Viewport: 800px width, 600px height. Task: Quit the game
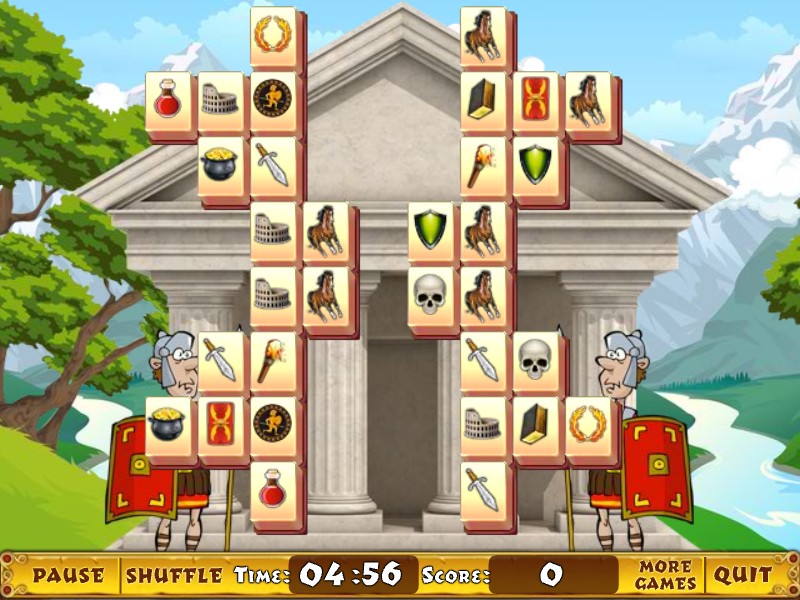[x=742, y=575]
